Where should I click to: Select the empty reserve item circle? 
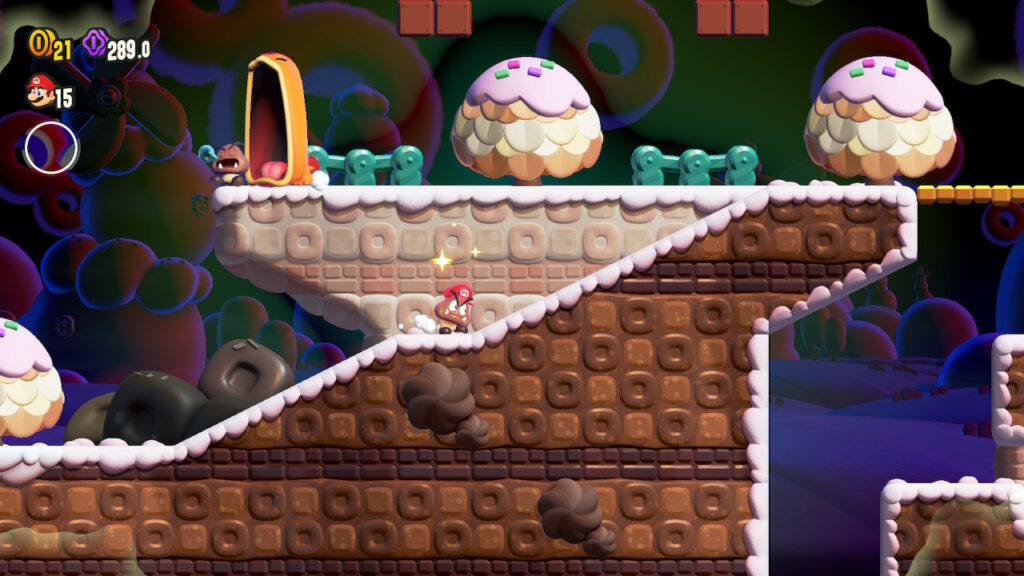(51, 147)
